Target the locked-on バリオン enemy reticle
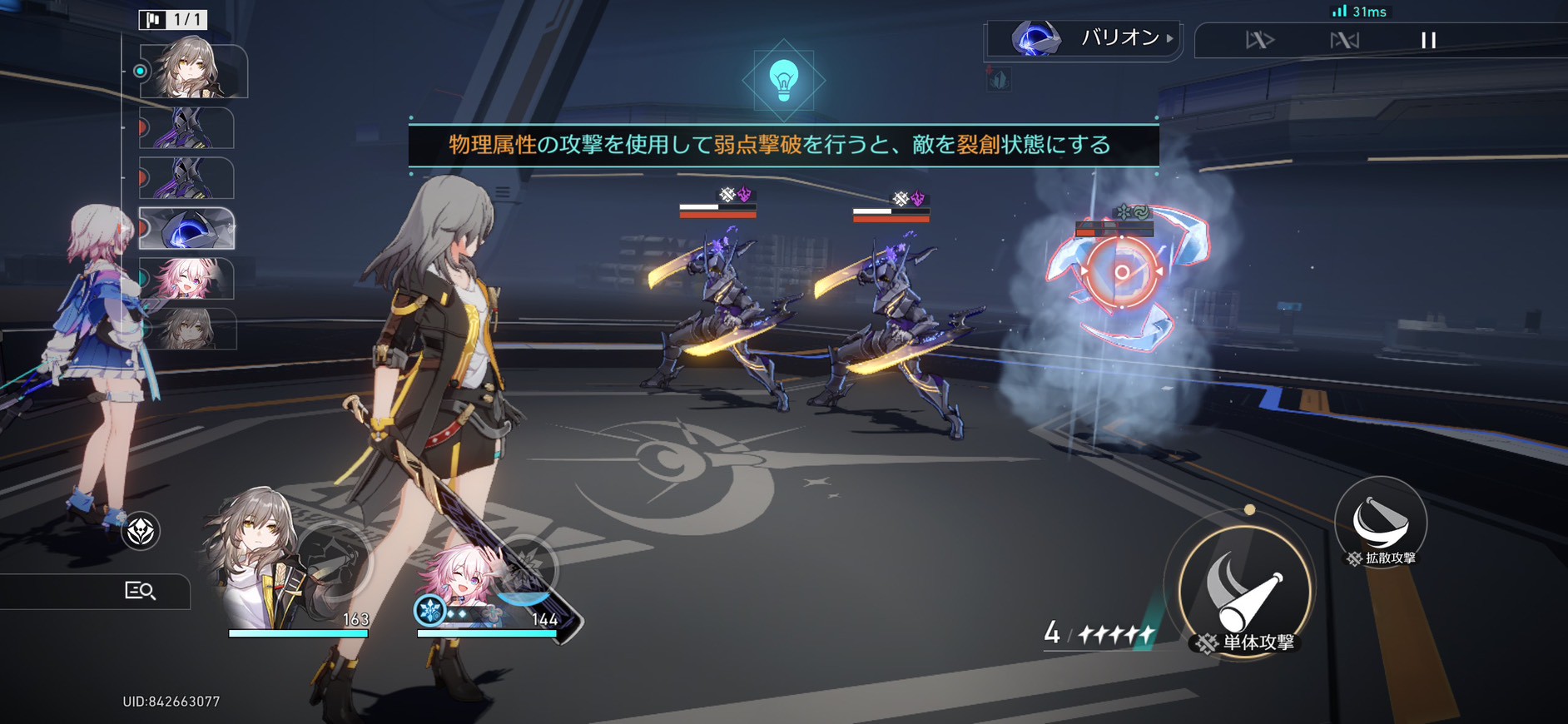 [x=1122, y=272]
